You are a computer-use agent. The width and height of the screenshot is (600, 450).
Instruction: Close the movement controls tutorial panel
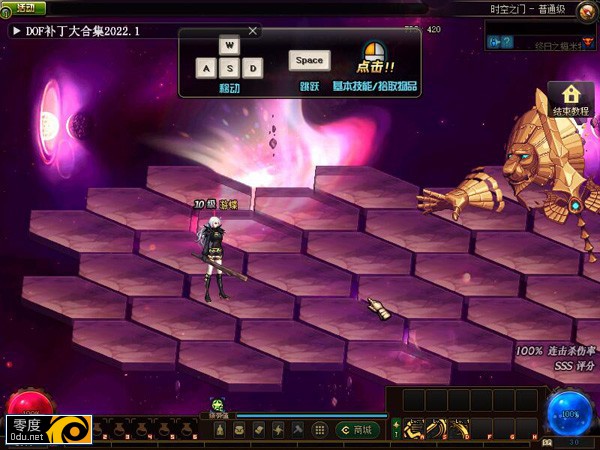click(252, 31)
